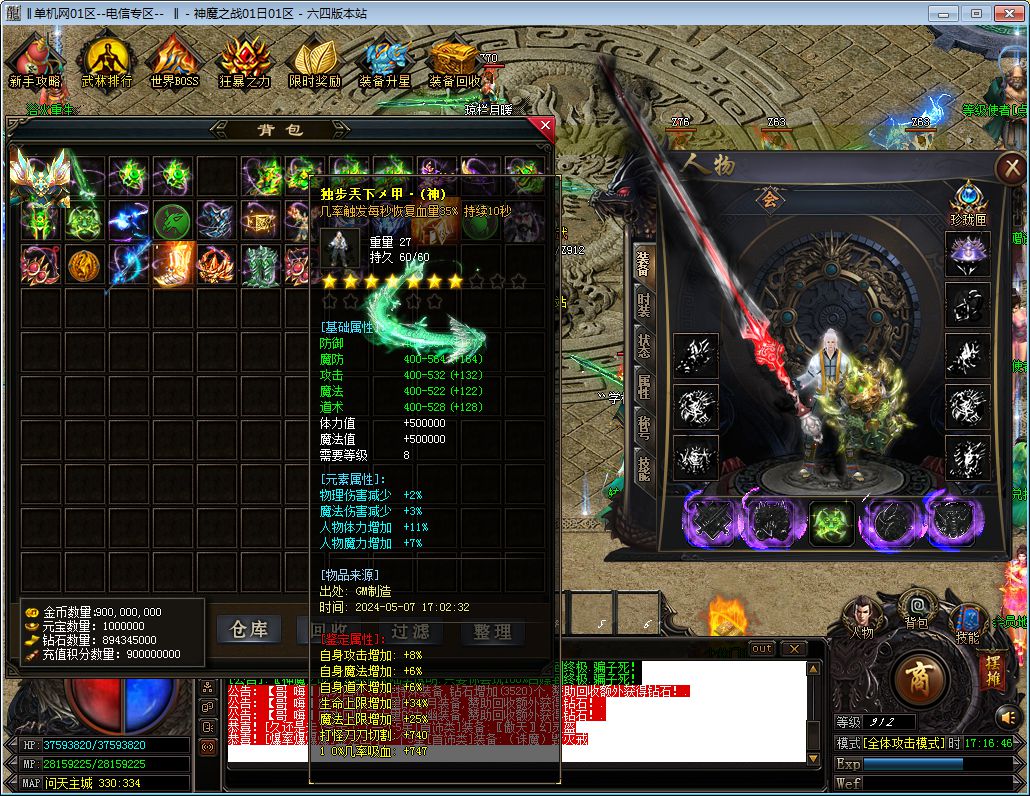
Task: Open the 技能 skills round button
Action: click(968, 619)
